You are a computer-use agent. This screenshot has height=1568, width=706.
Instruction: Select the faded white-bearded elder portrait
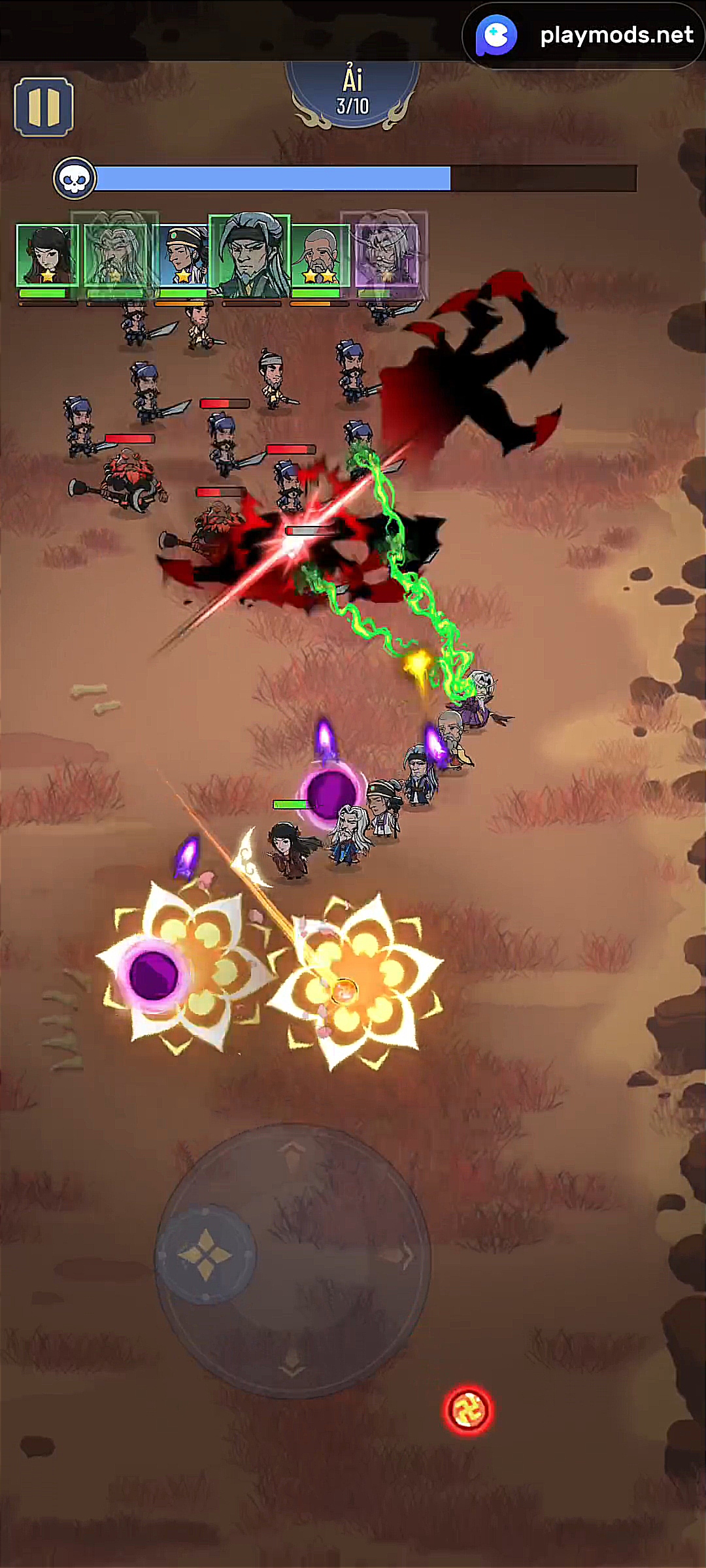click(x=116, y=253)
